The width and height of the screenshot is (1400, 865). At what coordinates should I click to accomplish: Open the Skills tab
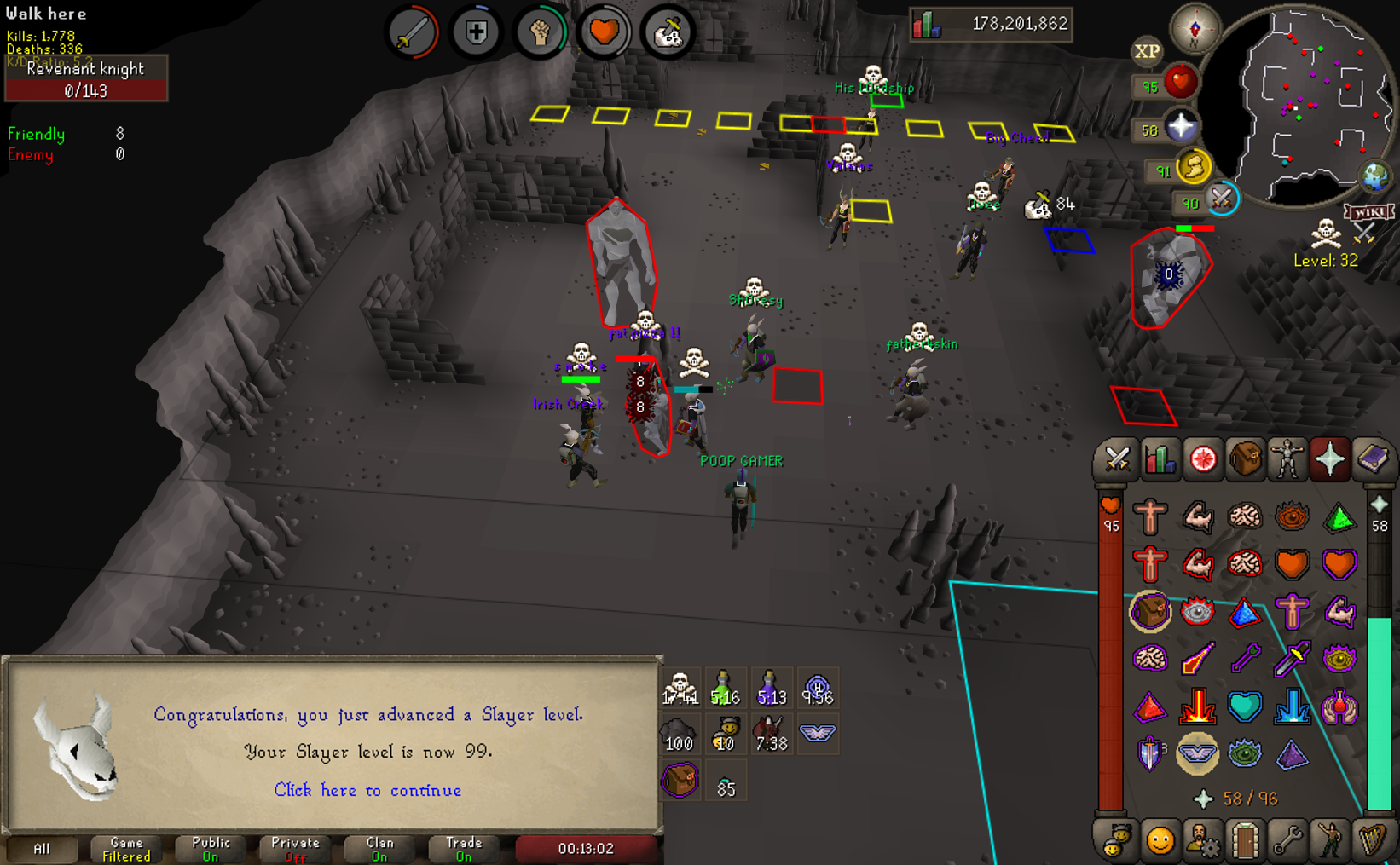point(1160,459)
